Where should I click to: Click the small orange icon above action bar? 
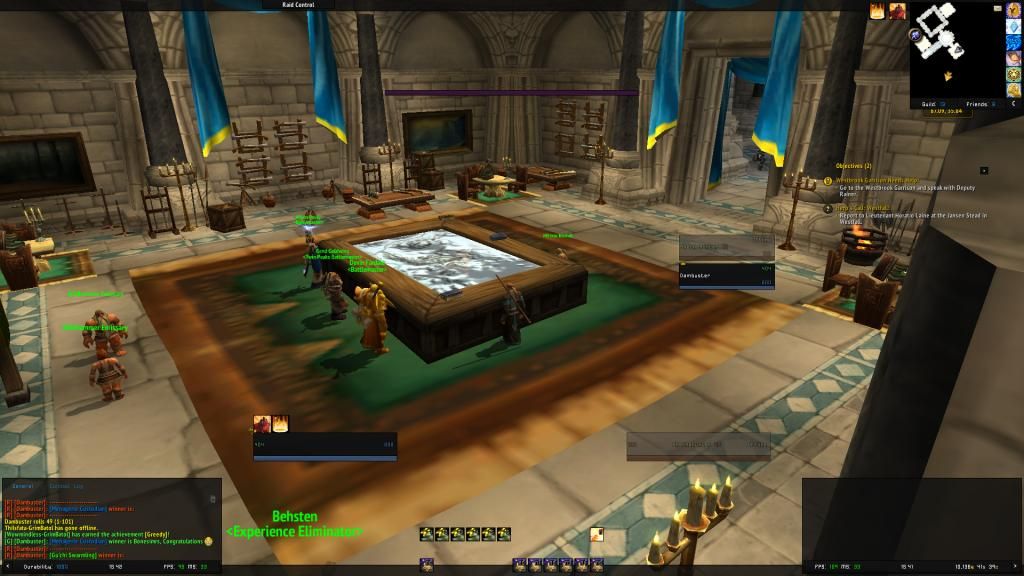[x=596, y=534]
